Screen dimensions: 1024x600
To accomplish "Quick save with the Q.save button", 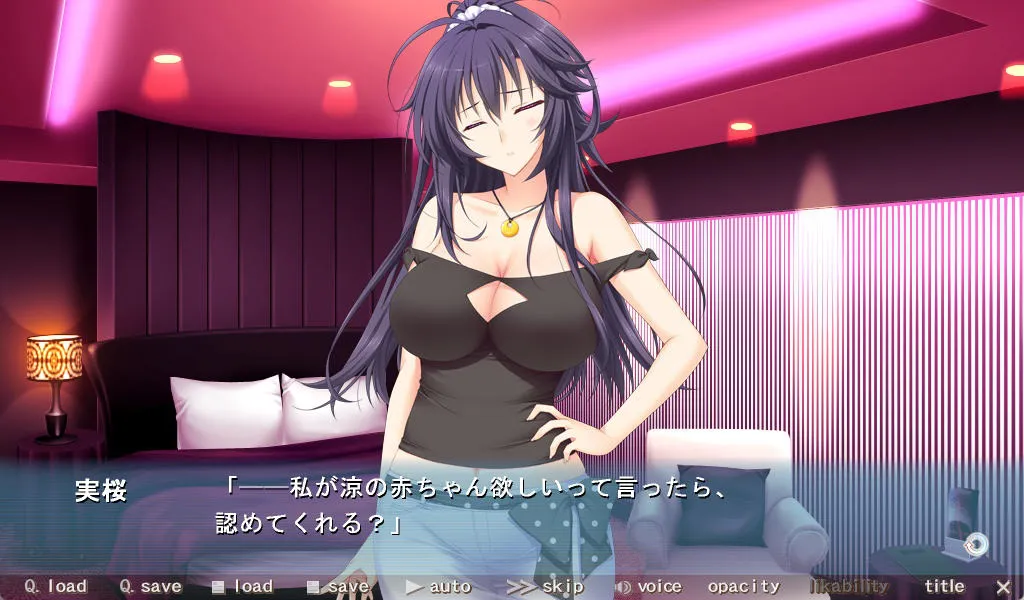I will point(150,587).
